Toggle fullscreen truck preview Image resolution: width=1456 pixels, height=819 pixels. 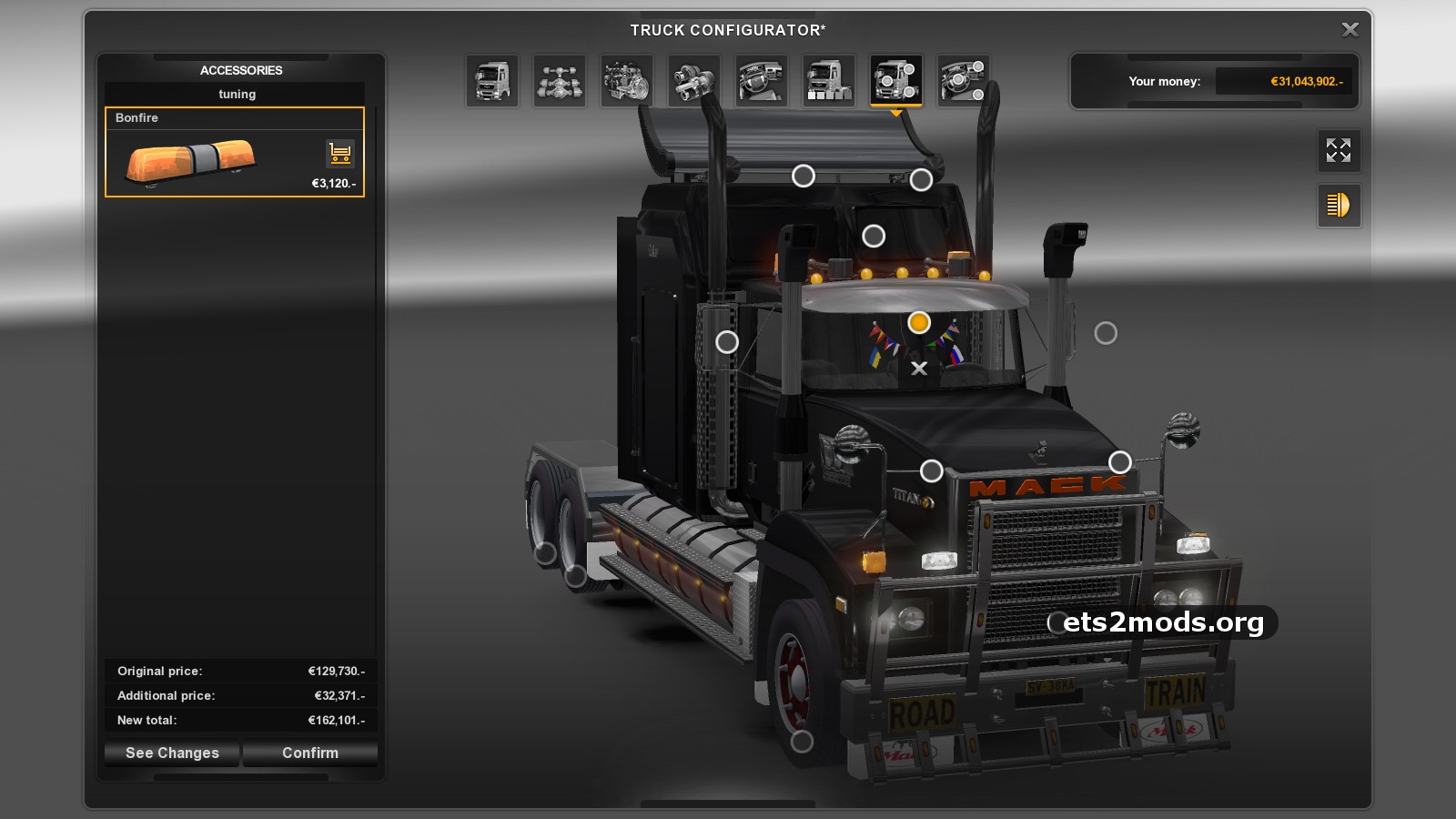pos(1339,150)
